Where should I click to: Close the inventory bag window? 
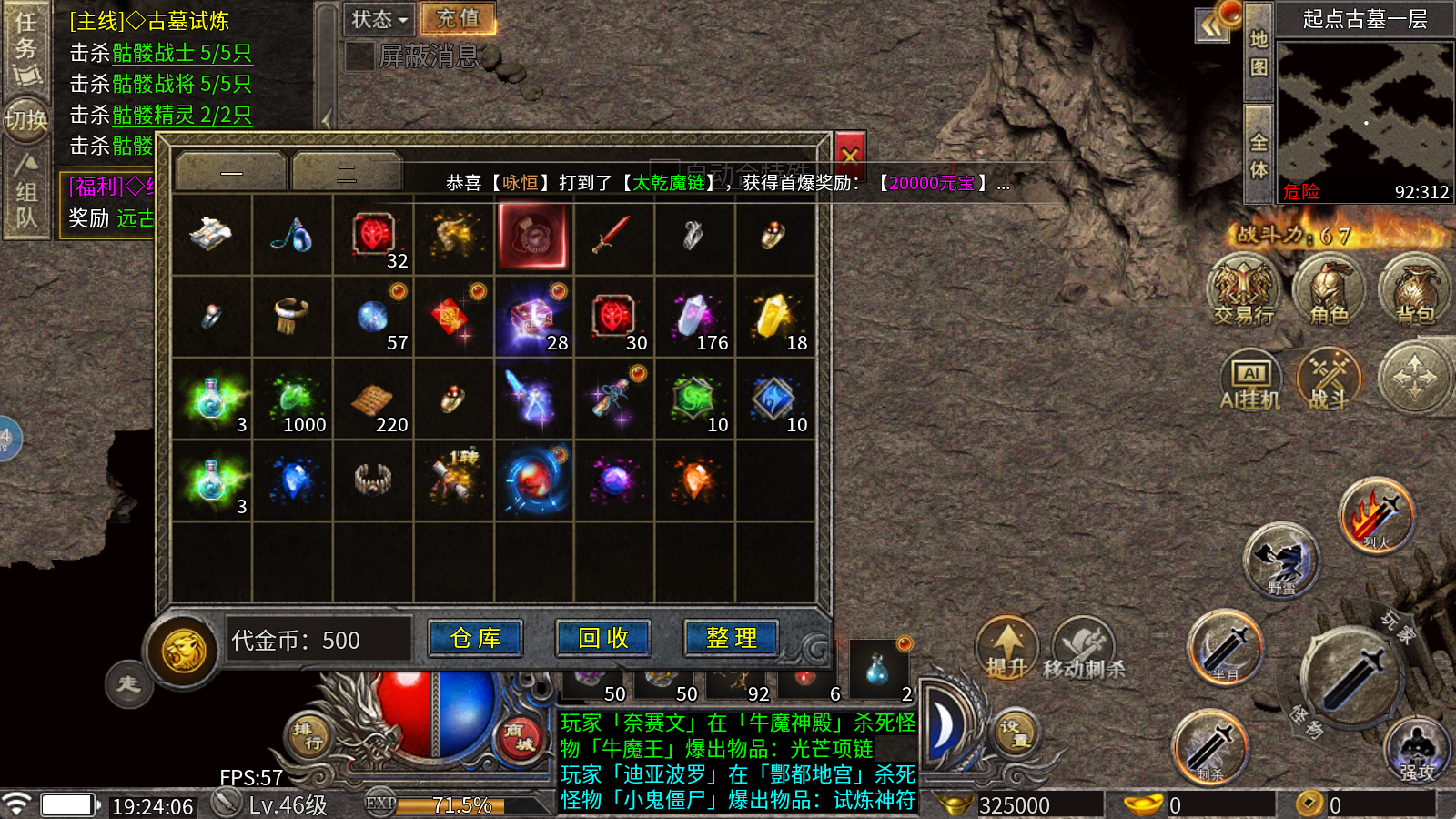pyautogui.click(x=850, y=153)
